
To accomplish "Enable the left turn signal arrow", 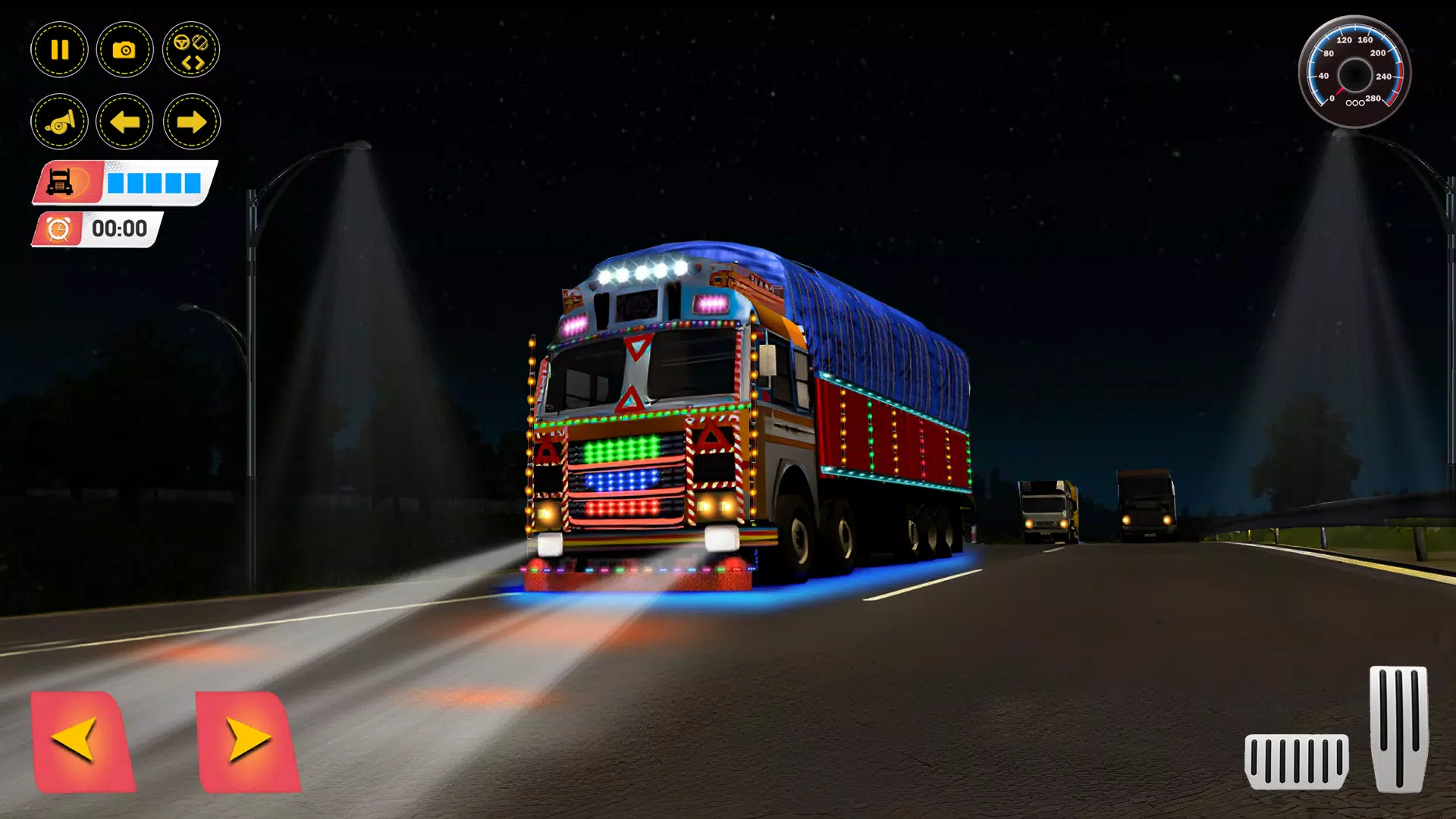I will 124,121.
